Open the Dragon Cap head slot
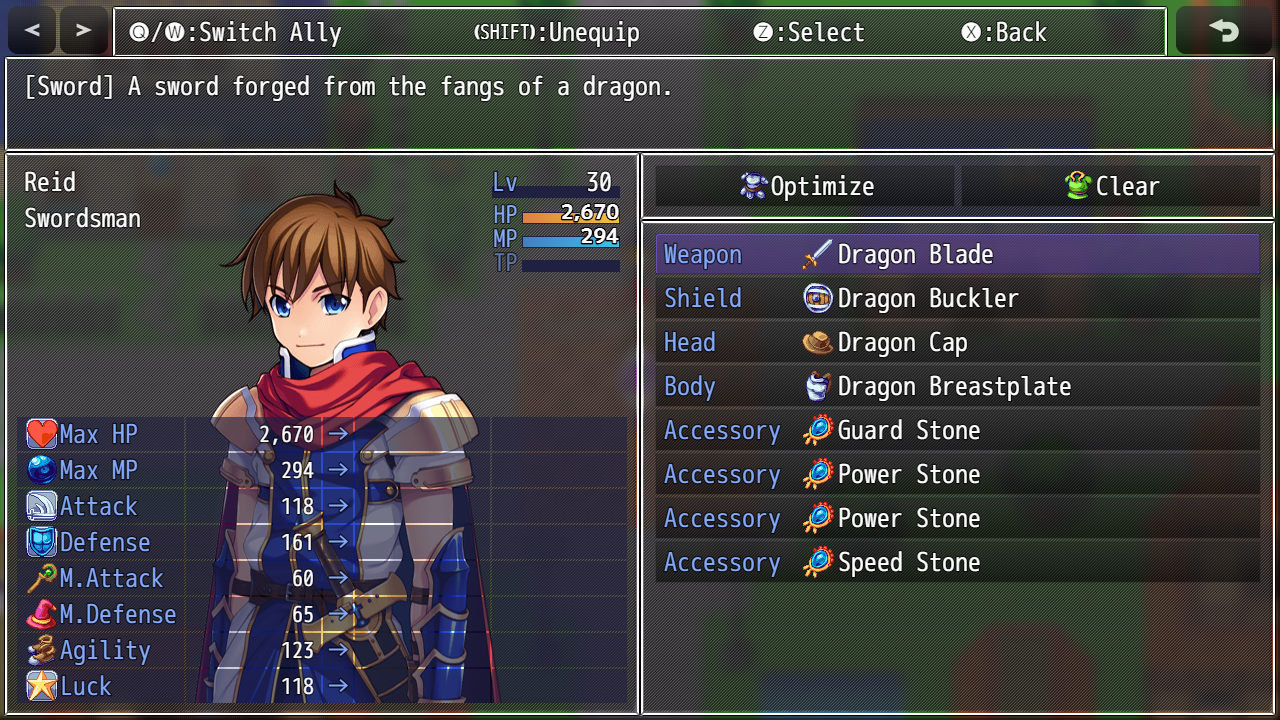 click(x=957, y=343)
